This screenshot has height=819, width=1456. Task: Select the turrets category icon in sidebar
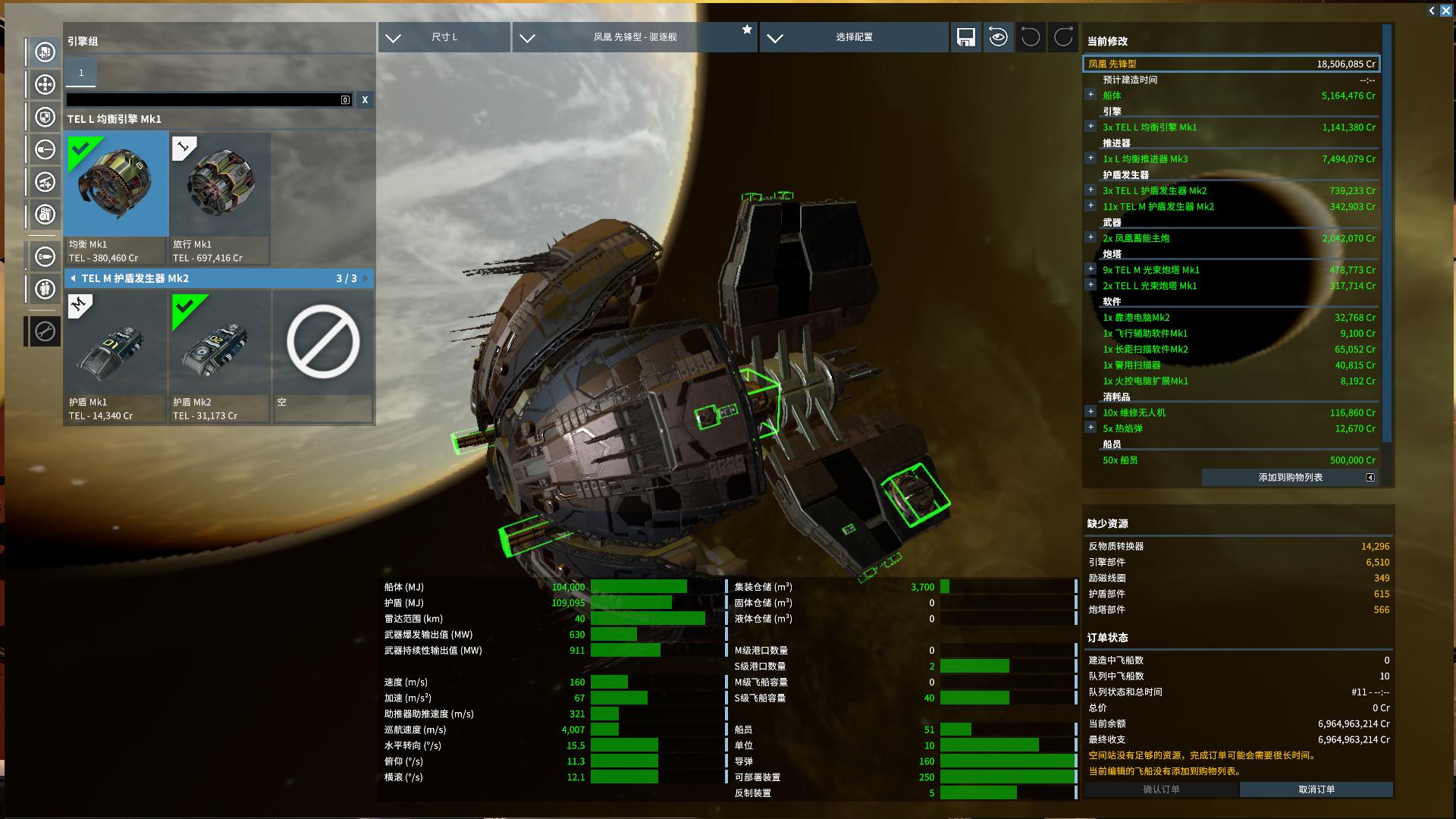pos(43,182)
